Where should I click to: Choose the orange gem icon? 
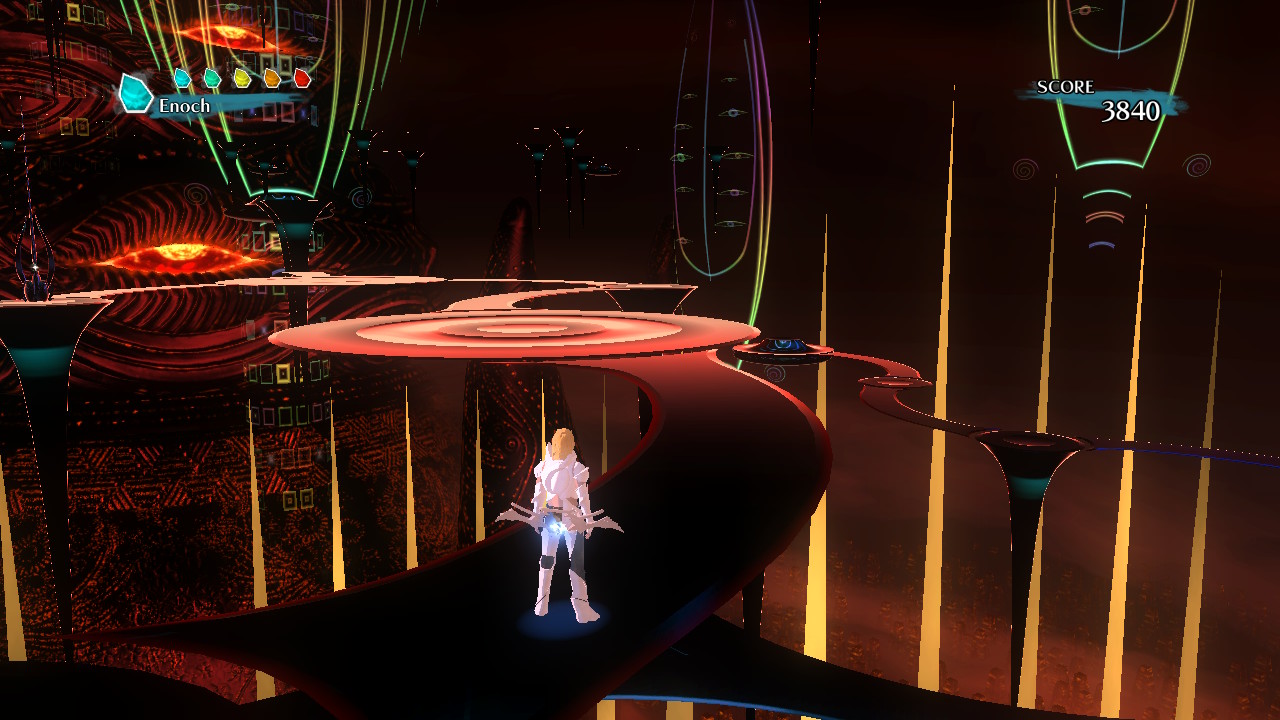(x=272, y=78)
